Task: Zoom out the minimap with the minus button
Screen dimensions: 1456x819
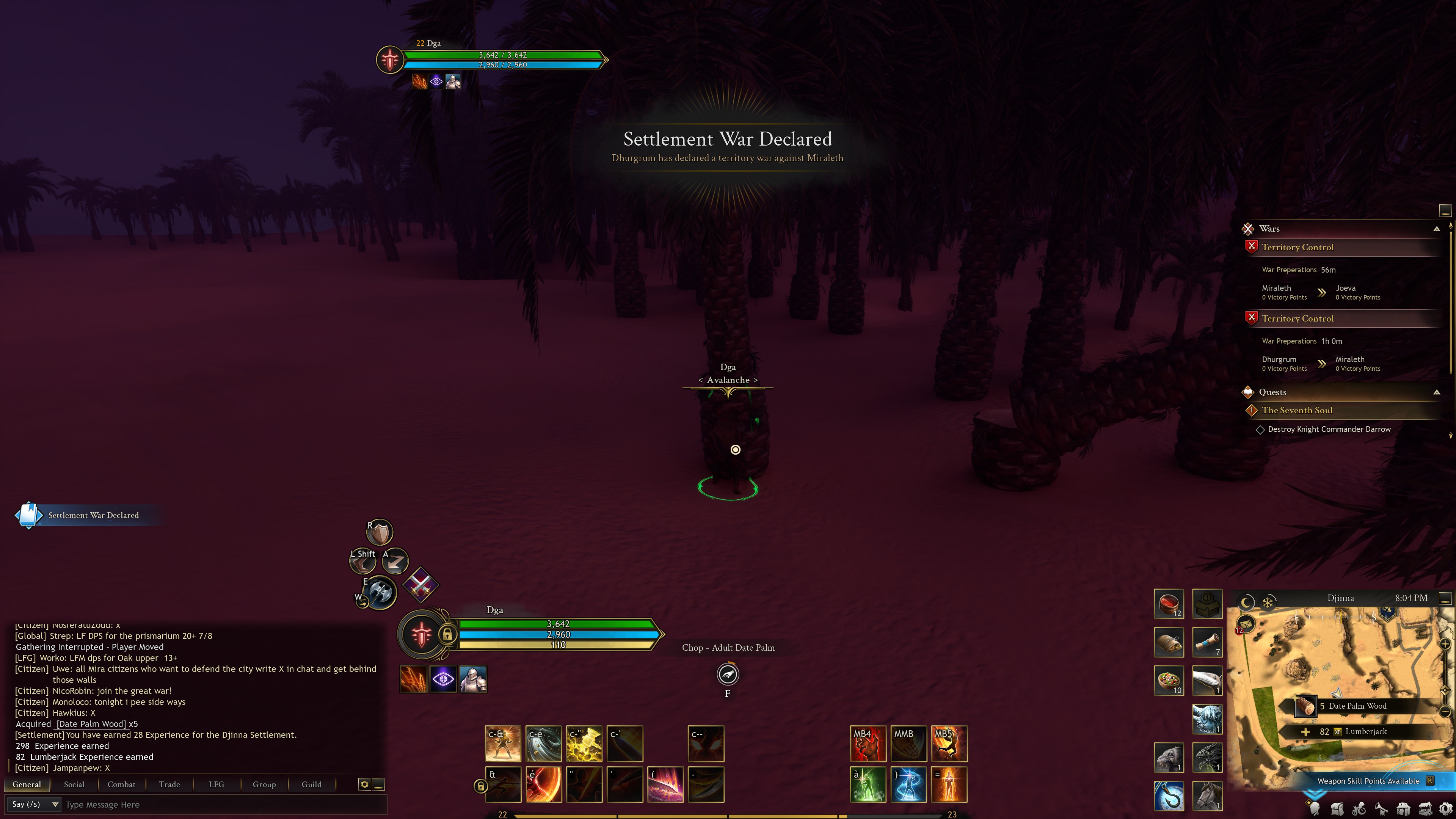Action: point(1445,711)
